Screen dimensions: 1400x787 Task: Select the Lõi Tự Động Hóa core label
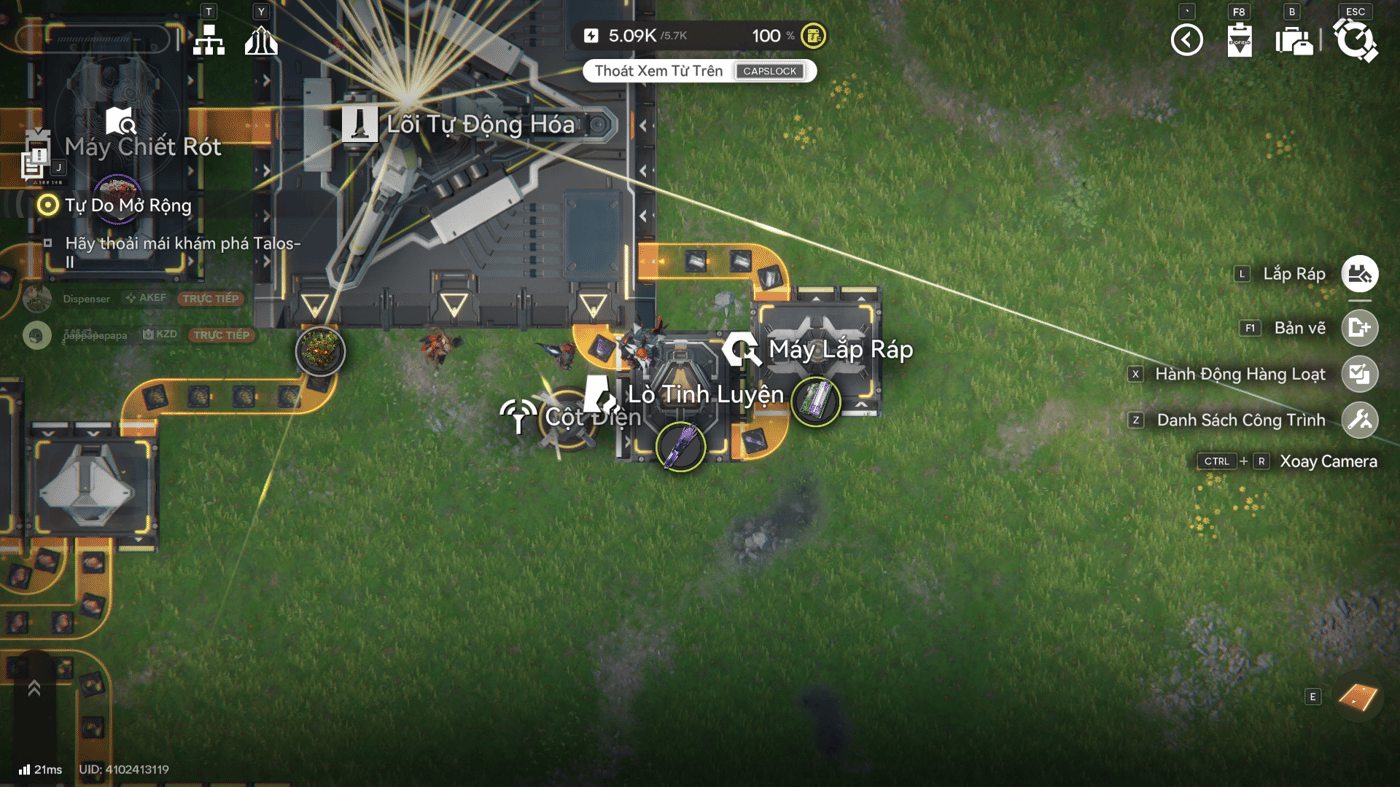[480, 125]
